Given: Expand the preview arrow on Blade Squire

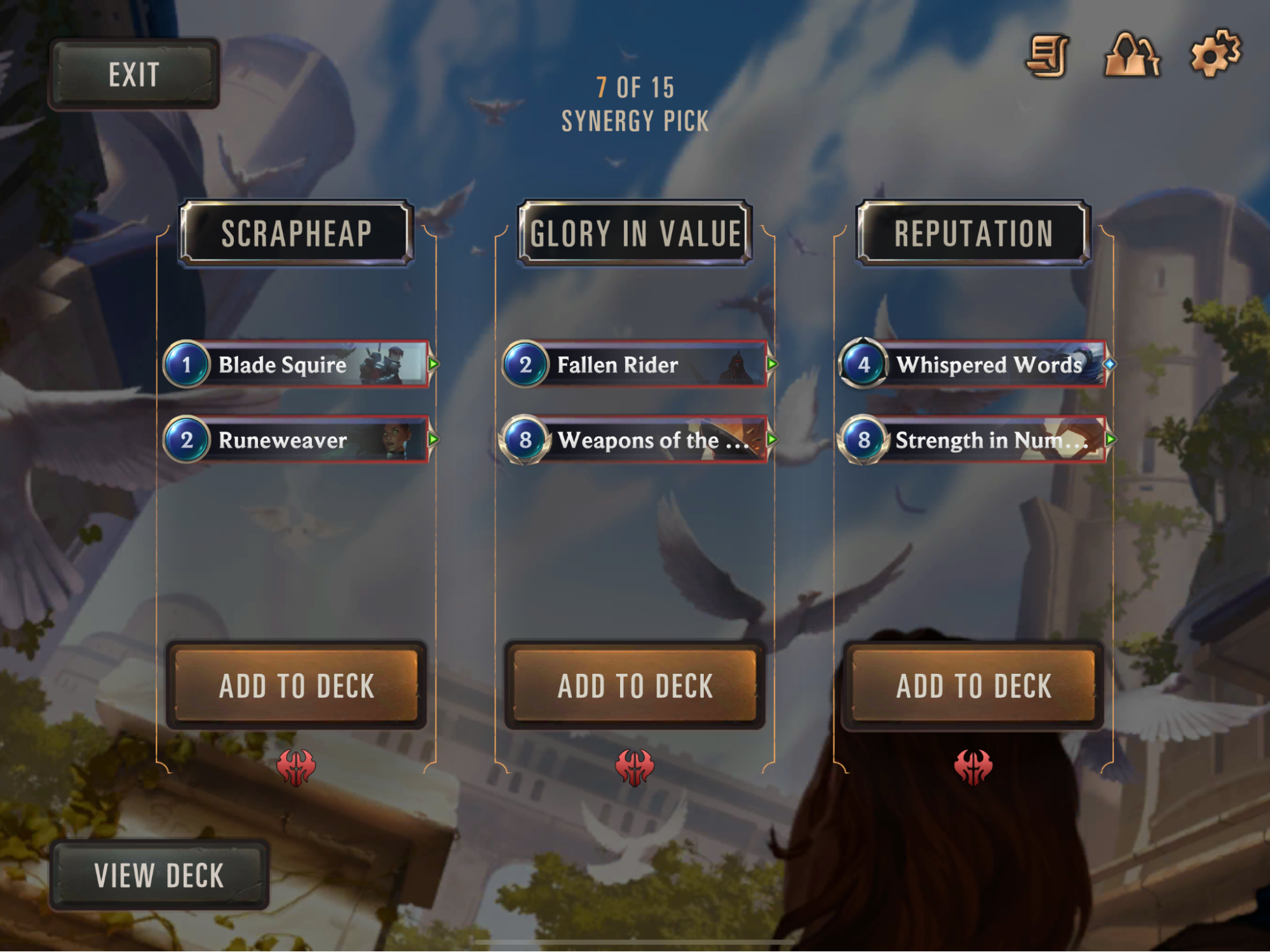Looking at the screenshot, I should coord(433,366).
